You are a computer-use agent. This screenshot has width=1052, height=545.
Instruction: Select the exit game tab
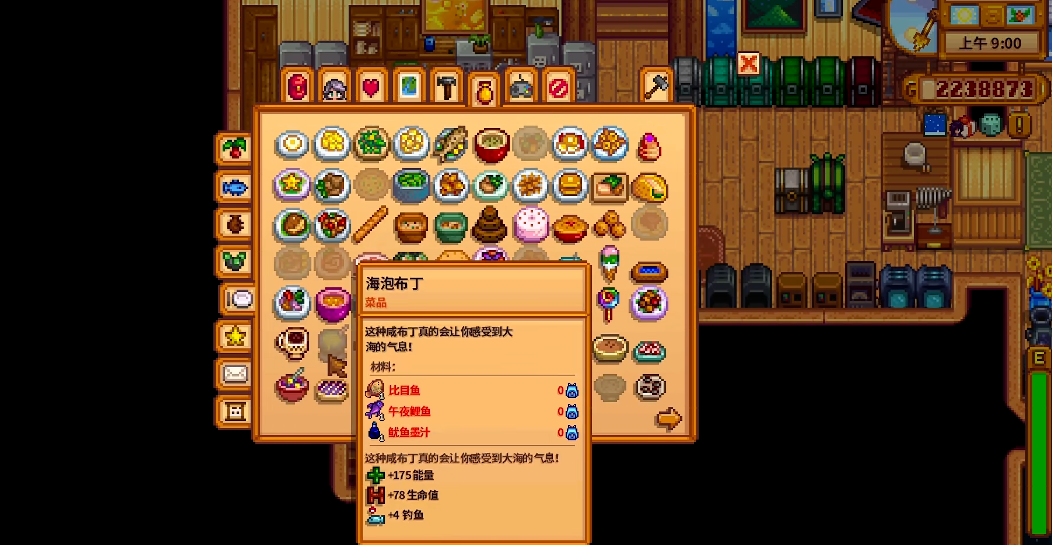tap(557, 88)
